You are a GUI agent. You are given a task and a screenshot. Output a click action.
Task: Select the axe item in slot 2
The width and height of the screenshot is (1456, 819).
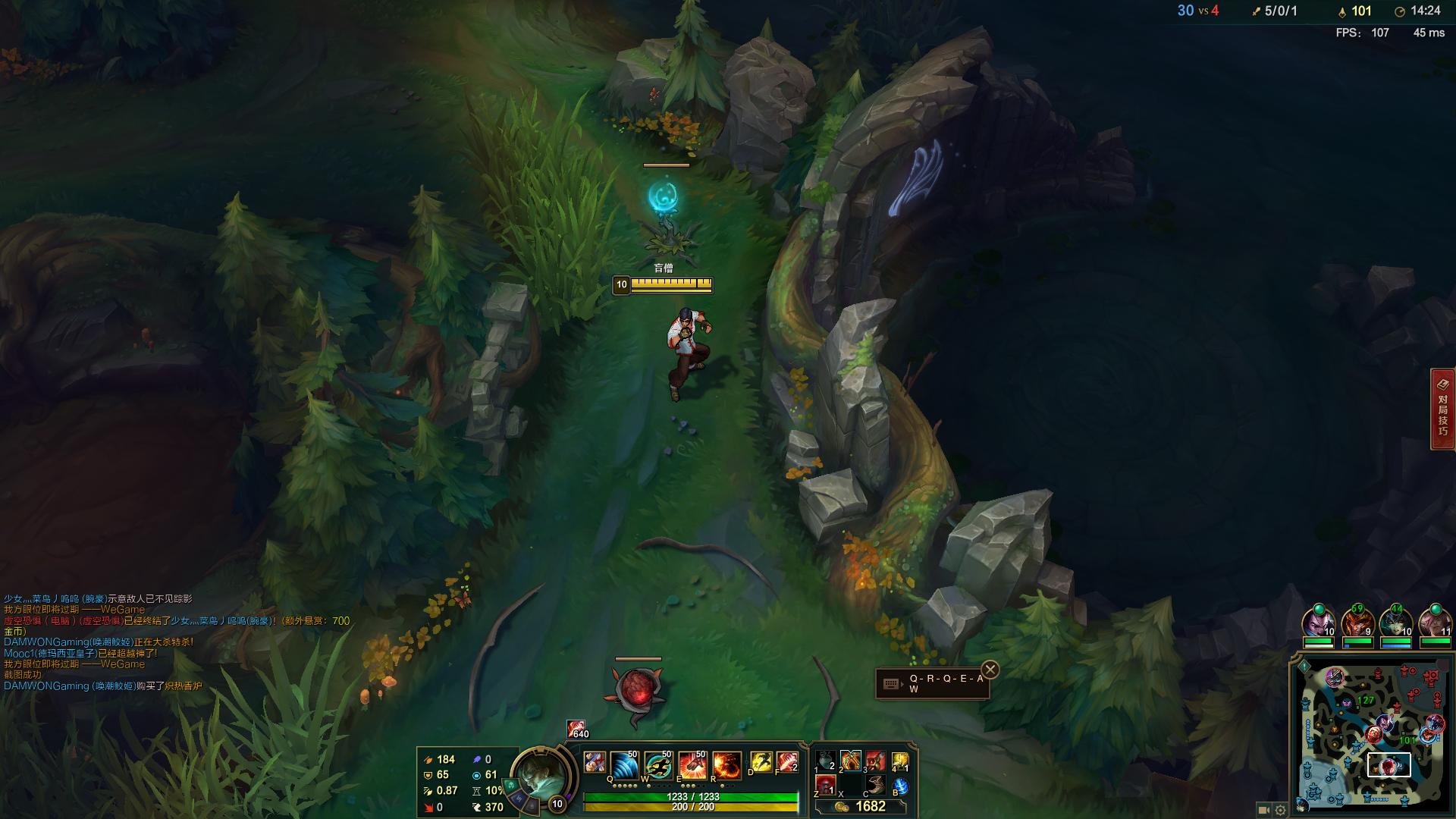pyautogui.click(x=850, y=761)
